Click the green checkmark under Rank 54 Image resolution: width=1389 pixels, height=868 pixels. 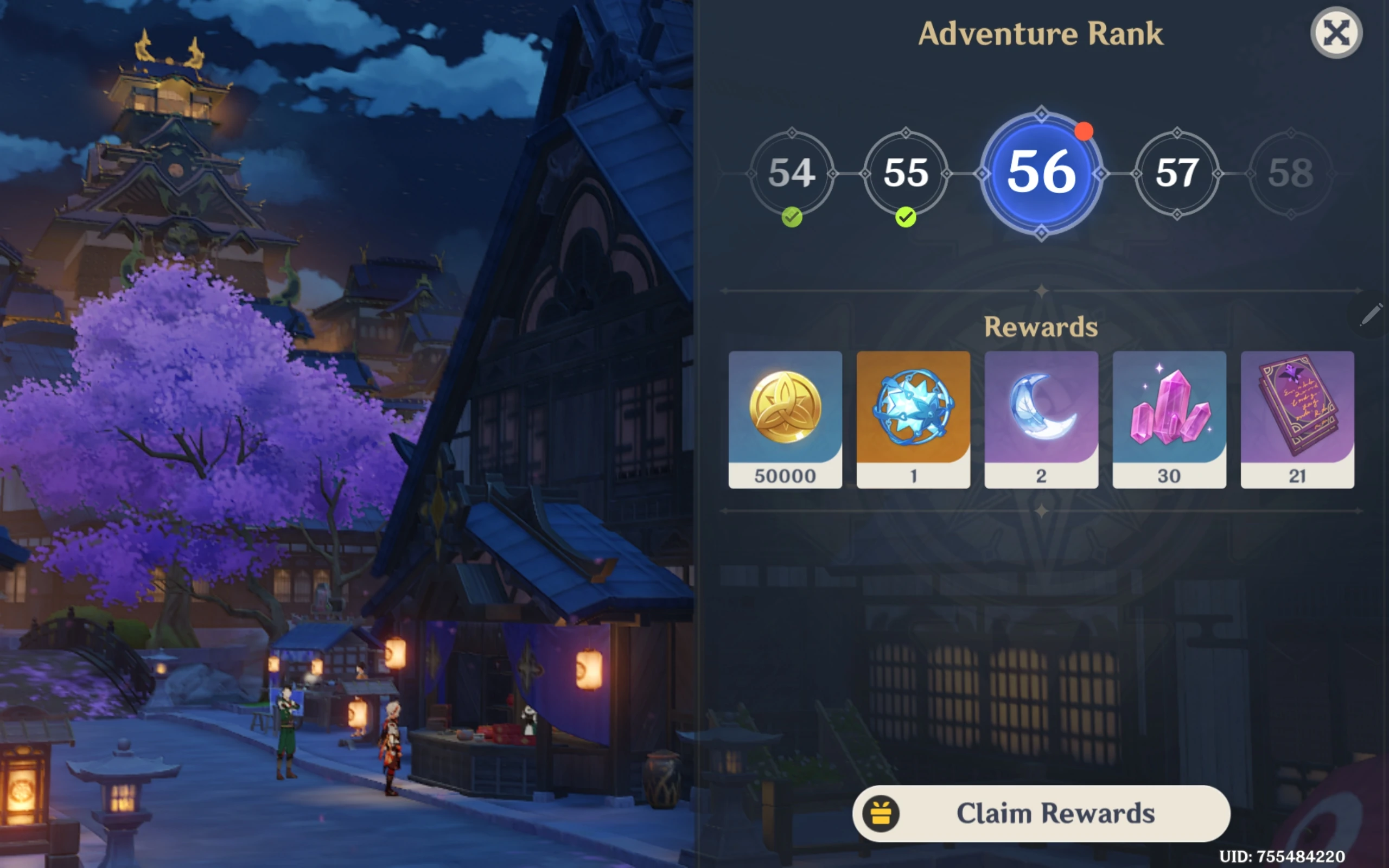(x=792, y=219)
